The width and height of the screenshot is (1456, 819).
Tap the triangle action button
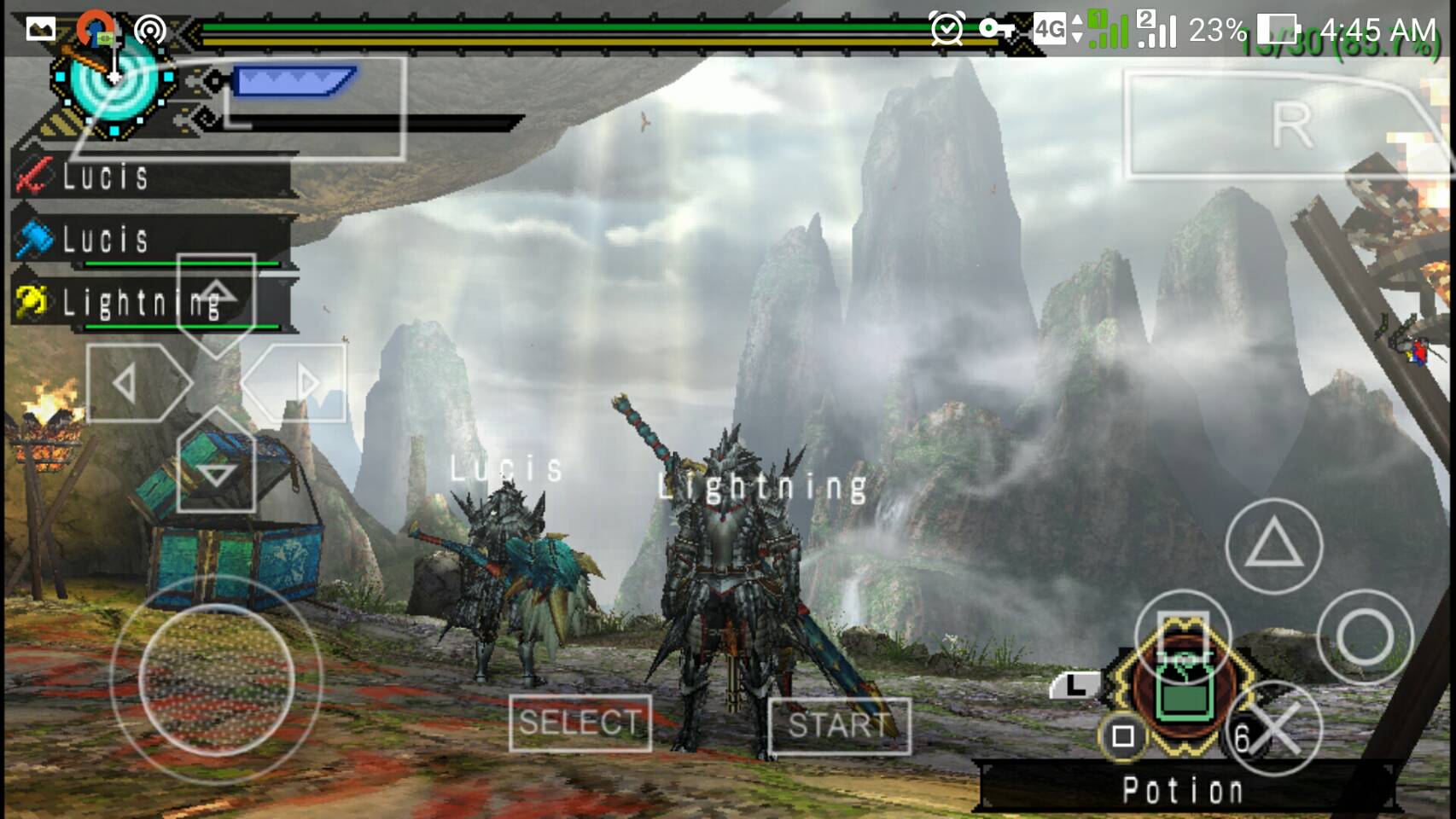[1273, 546]
